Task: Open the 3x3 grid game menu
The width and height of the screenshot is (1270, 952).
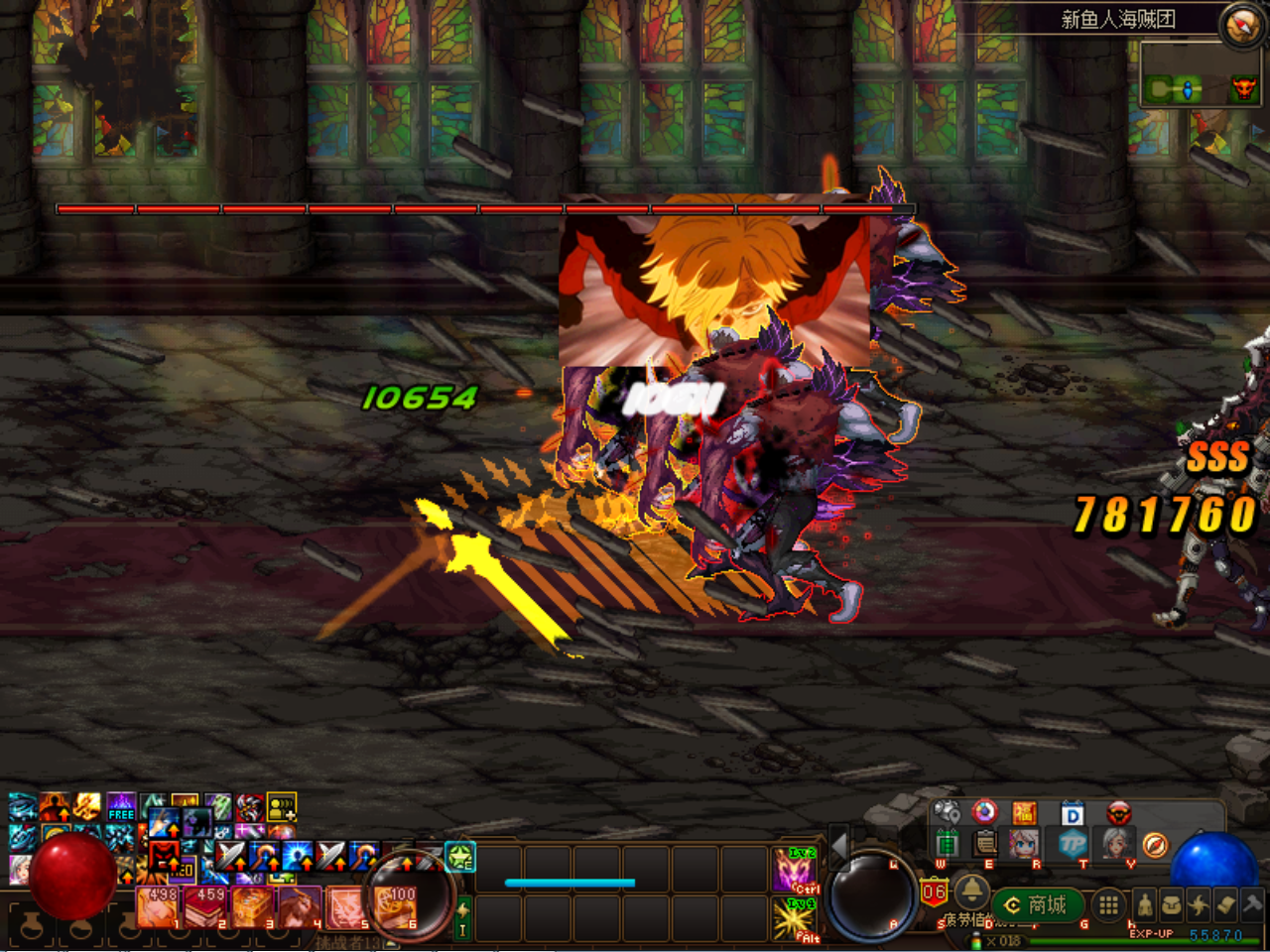Action: point(1108,903)
